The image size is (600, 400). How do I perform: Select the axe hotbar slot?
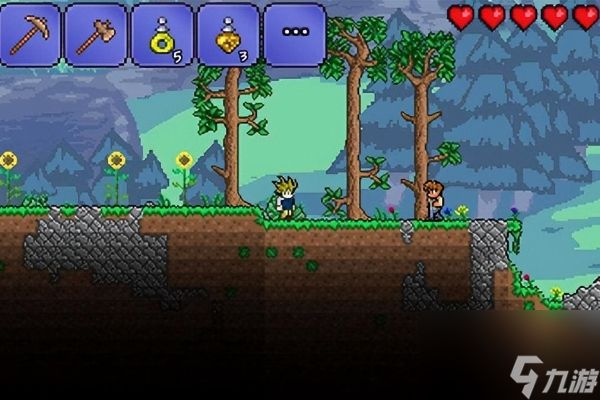coord(96,34)
